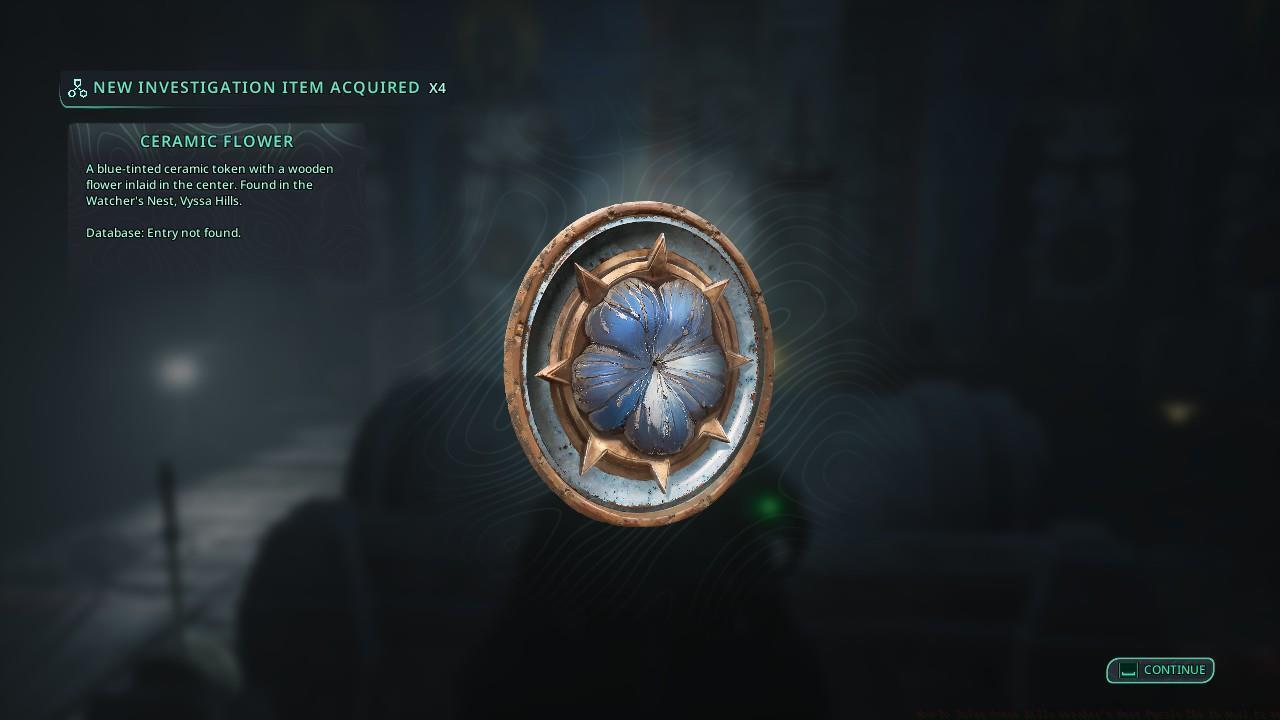Click the 'Database: Entry not found' link text
This screenshot has height=720, width=1280.
point(163,232)
